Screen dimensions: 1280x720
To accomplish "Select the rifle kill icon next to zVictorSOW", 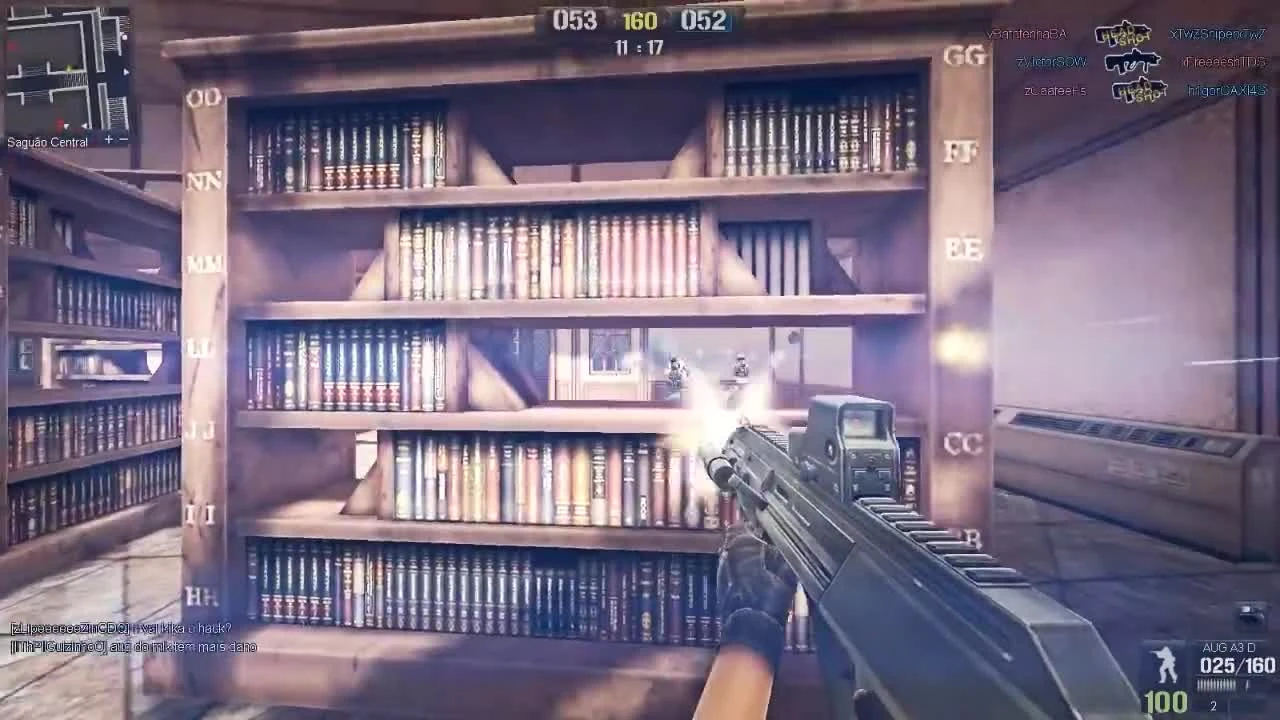I will pos(1133,62).
